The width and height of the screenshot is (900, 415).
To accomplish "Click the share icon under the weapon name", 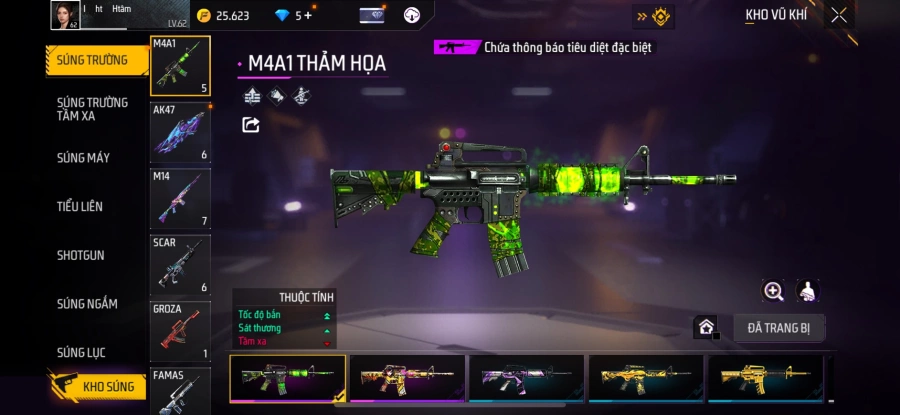I will (251, 125).
